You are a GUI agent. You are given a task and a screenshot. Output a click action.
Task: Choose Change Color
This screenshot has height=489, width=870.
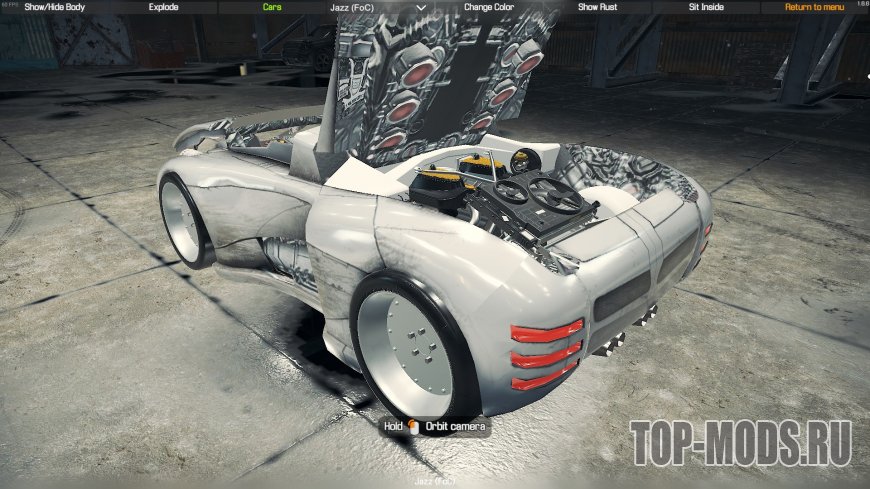pyautogui.click(x=491, y=6)
